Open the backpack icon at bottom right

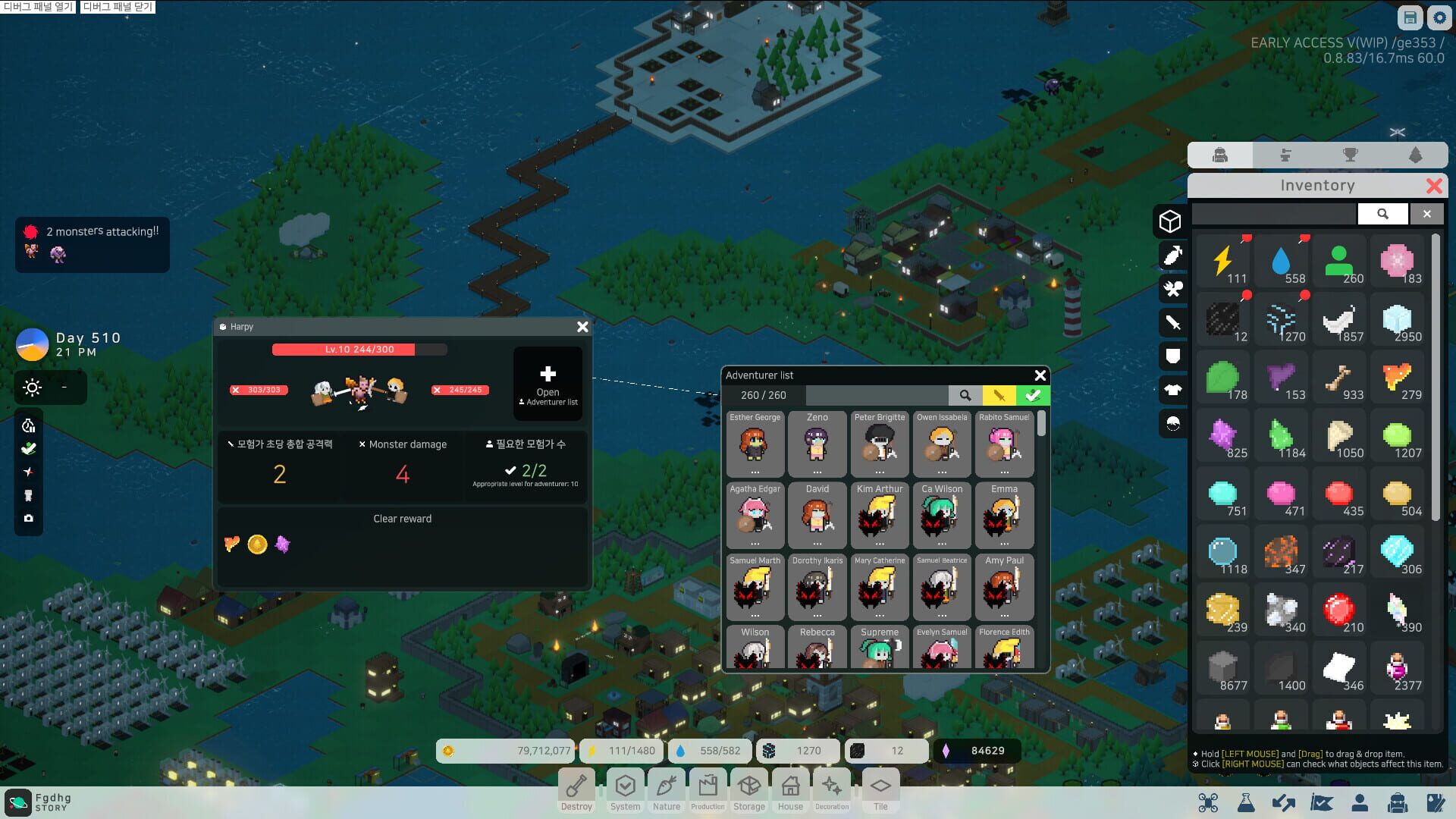click(1397, 802)
